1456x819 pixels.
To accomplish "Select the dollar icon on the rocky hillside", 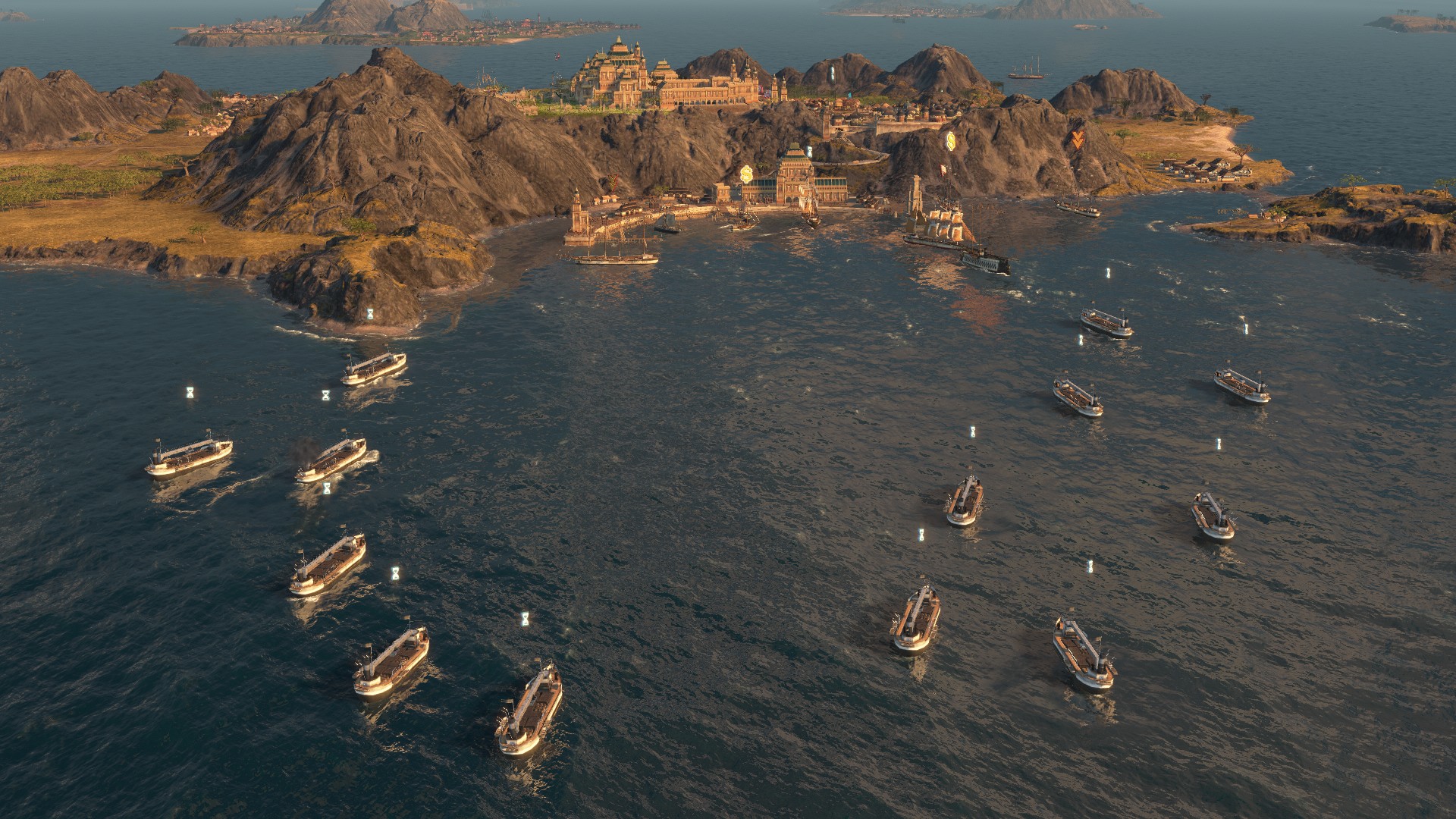I will [x=949, y=140].
